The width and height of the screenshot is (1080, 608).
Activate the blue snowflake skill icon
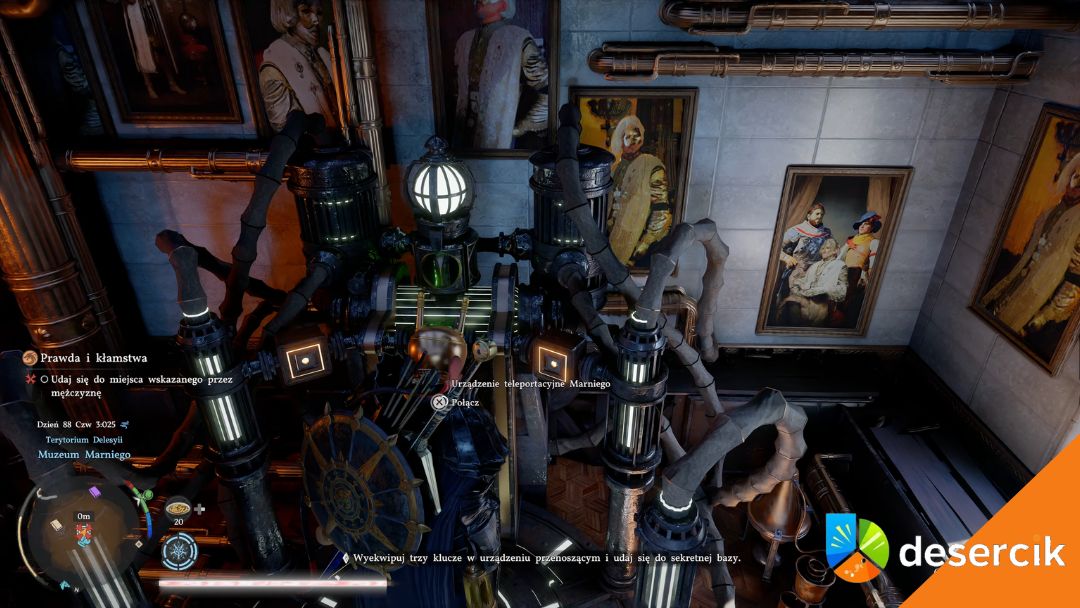(x=180, y=551)
